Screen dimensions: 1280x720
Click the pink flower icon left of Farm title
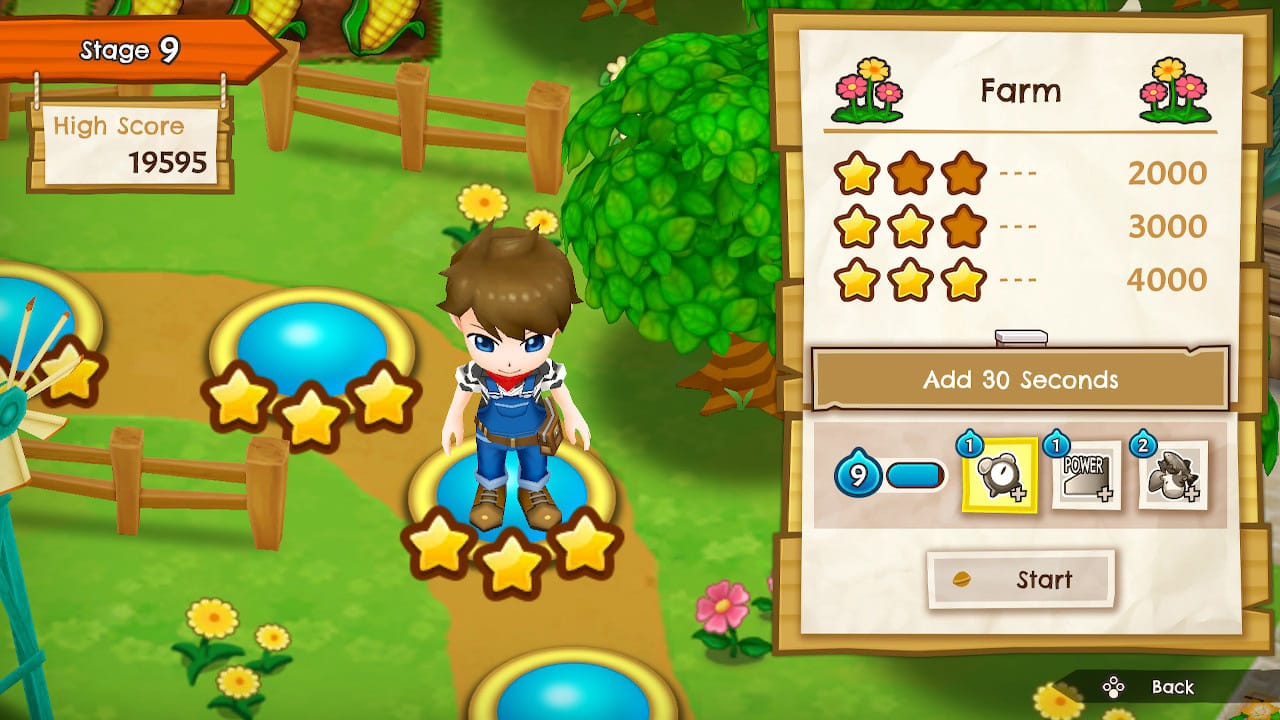(x=866, y=91)
